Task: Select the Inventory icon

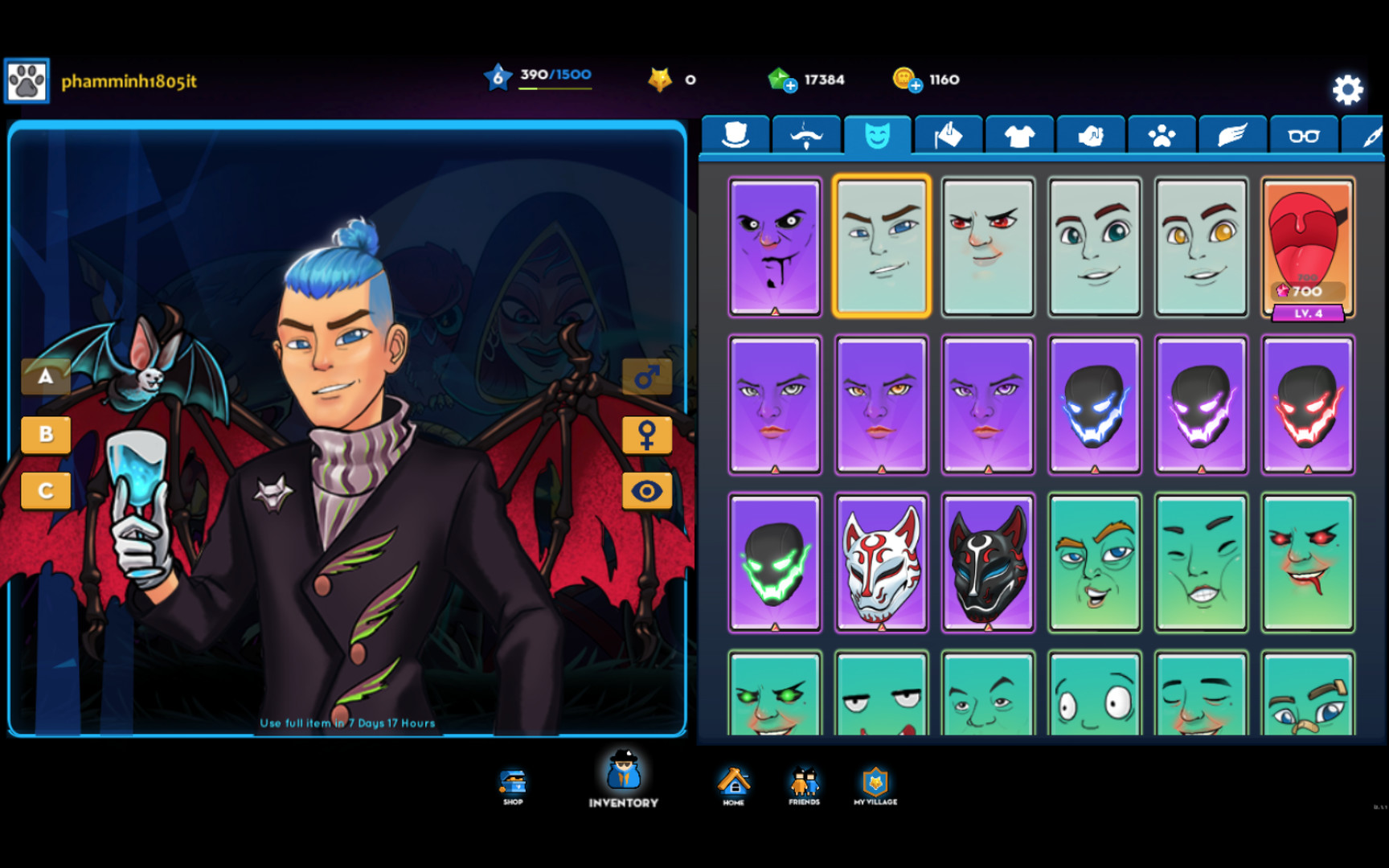Action: pyautogui.click(x=623, y=778)
